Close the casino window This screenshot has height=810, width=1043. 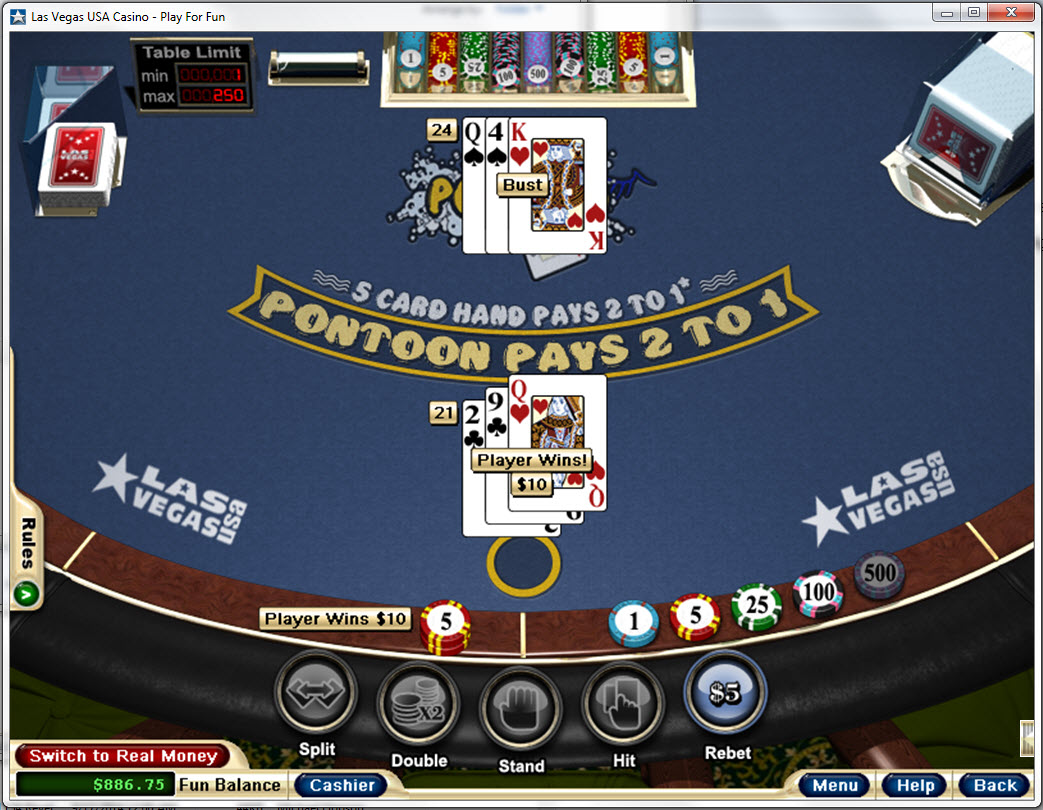tap(1012, 12)
